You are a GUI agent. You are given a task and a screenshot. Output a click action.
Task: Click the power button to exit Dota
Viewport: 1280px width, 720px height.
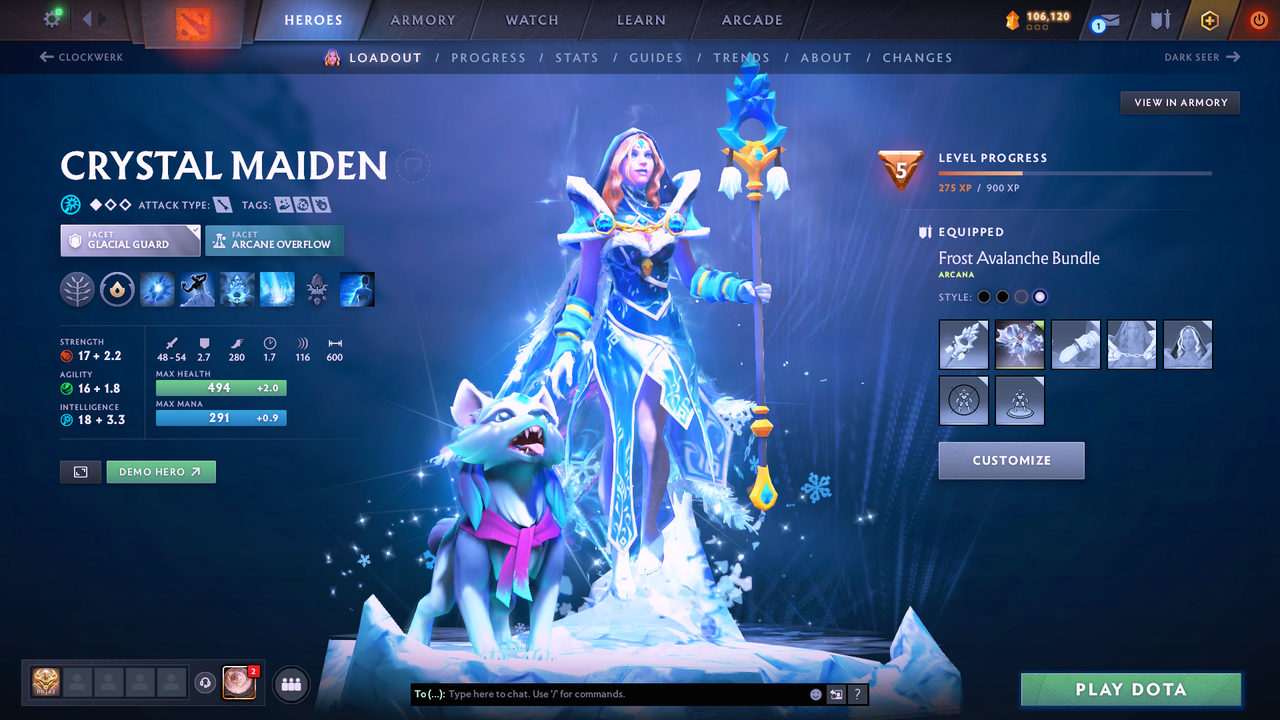[1258, 19]
